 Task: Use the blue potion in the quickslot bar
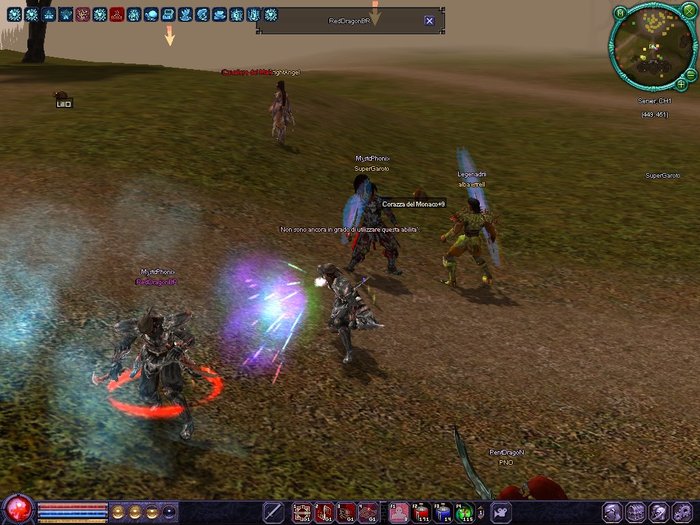443,512
